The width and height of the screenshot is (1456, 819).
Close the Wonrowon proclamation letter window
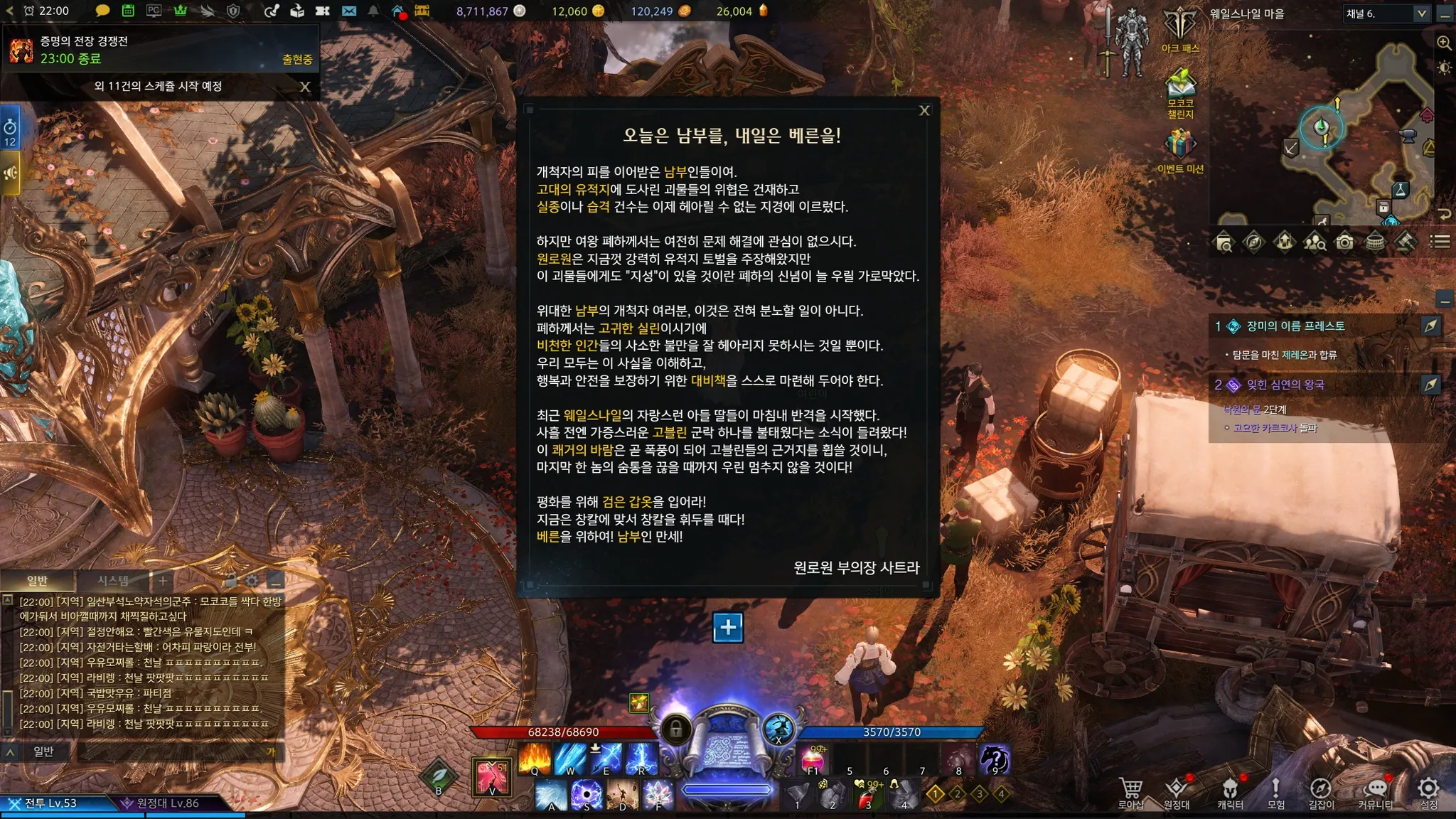pos(924,111)
